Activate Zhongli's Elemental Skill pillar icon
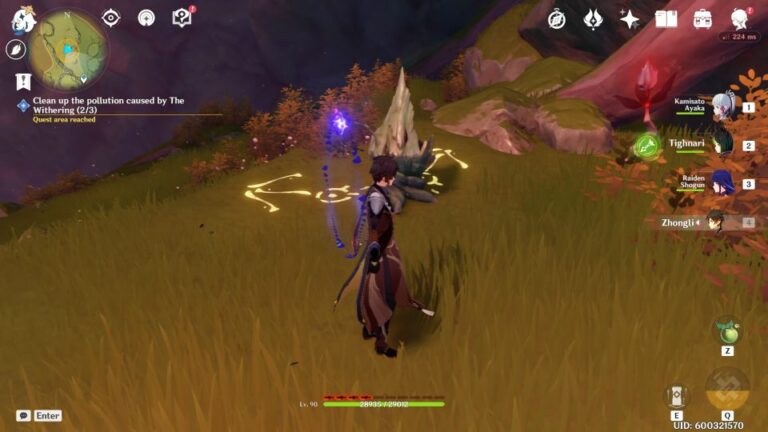The height and width of the screenshot is (432, 768). 677,396
